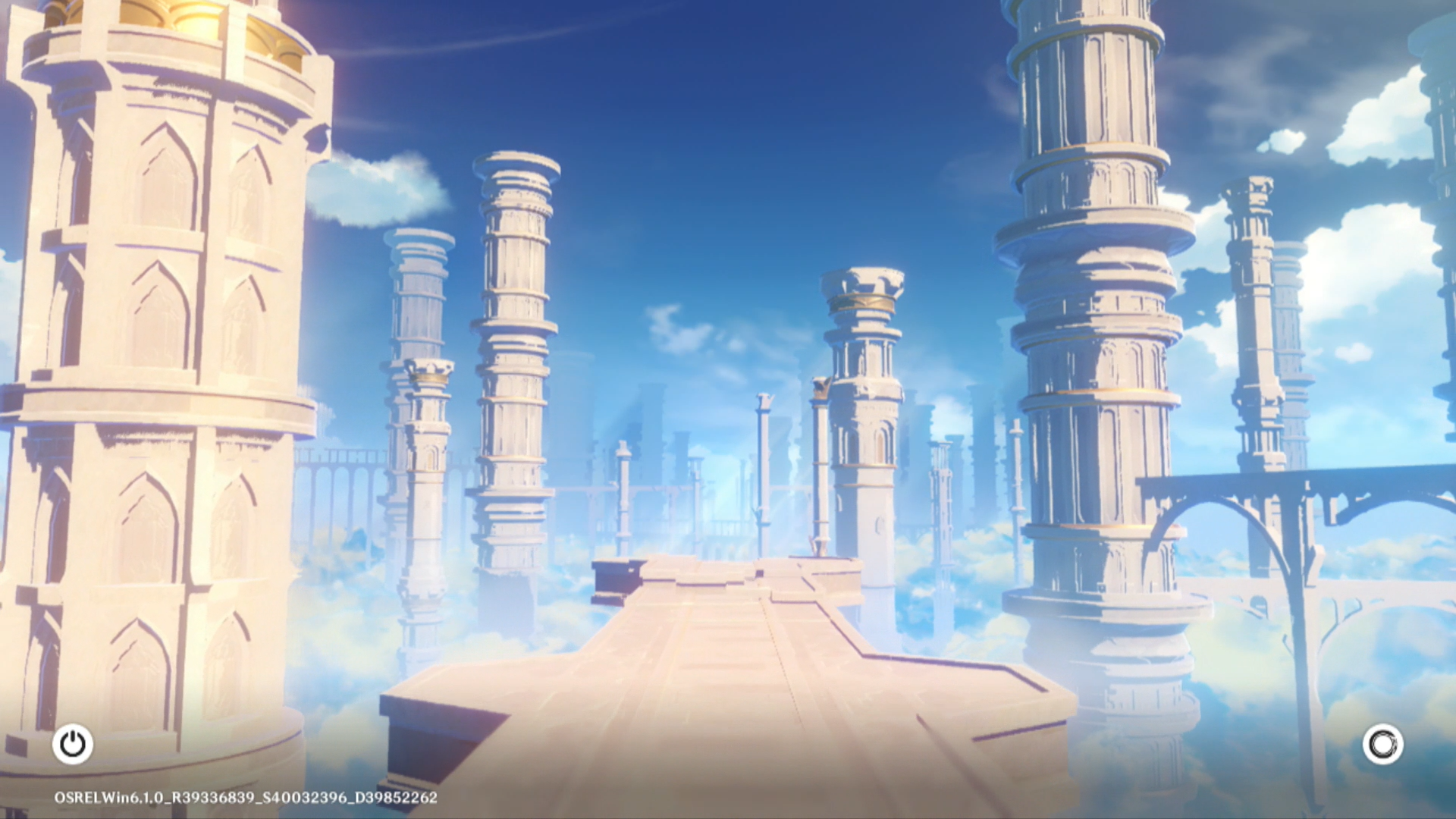This screenshot has height=819, width=1456.
Task: Open the circular ring icon button
Action: point(1382,744)
